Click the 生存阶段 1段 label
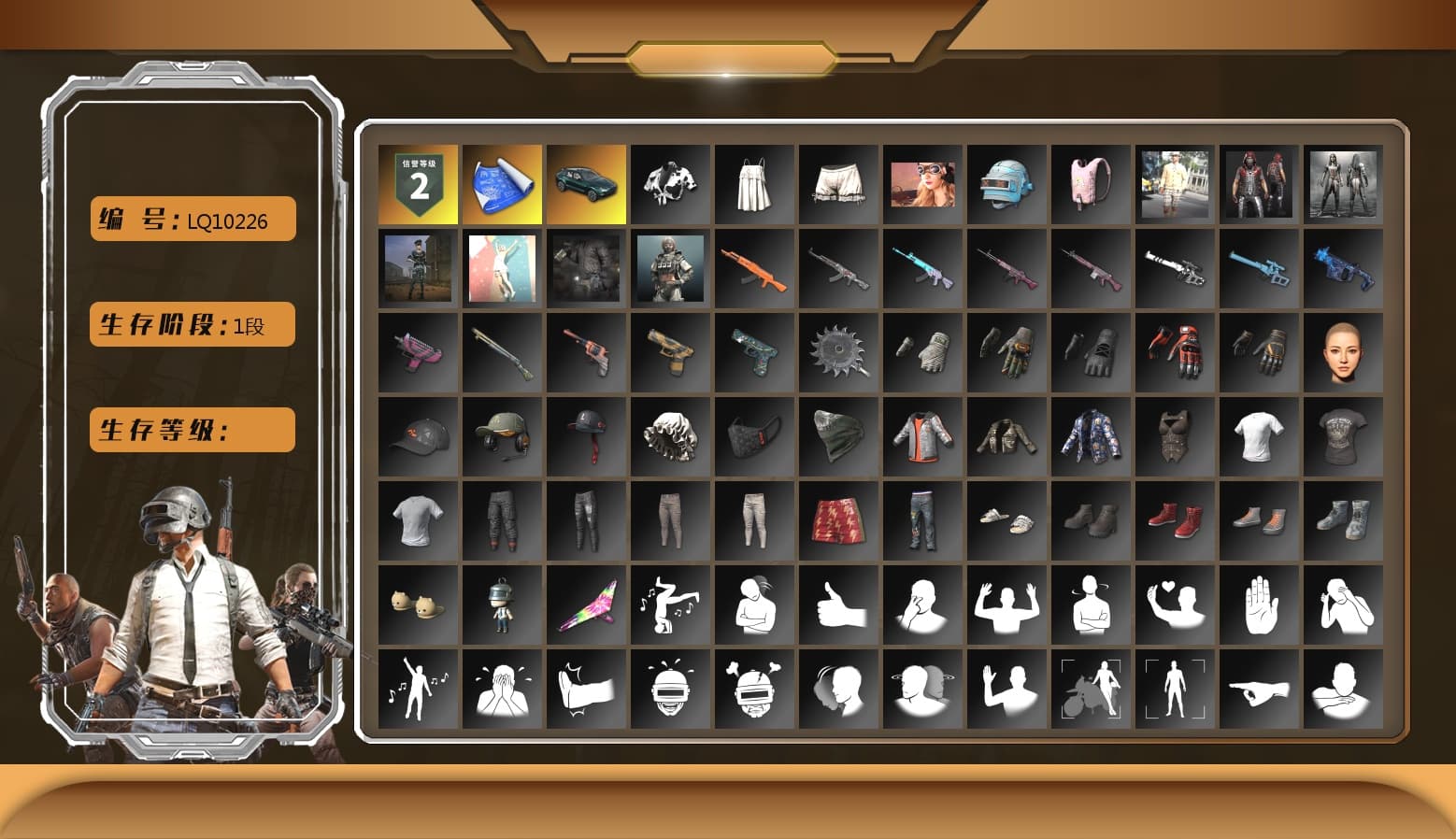This screenshot has width=1456, height=839. [x=191, y=324]
